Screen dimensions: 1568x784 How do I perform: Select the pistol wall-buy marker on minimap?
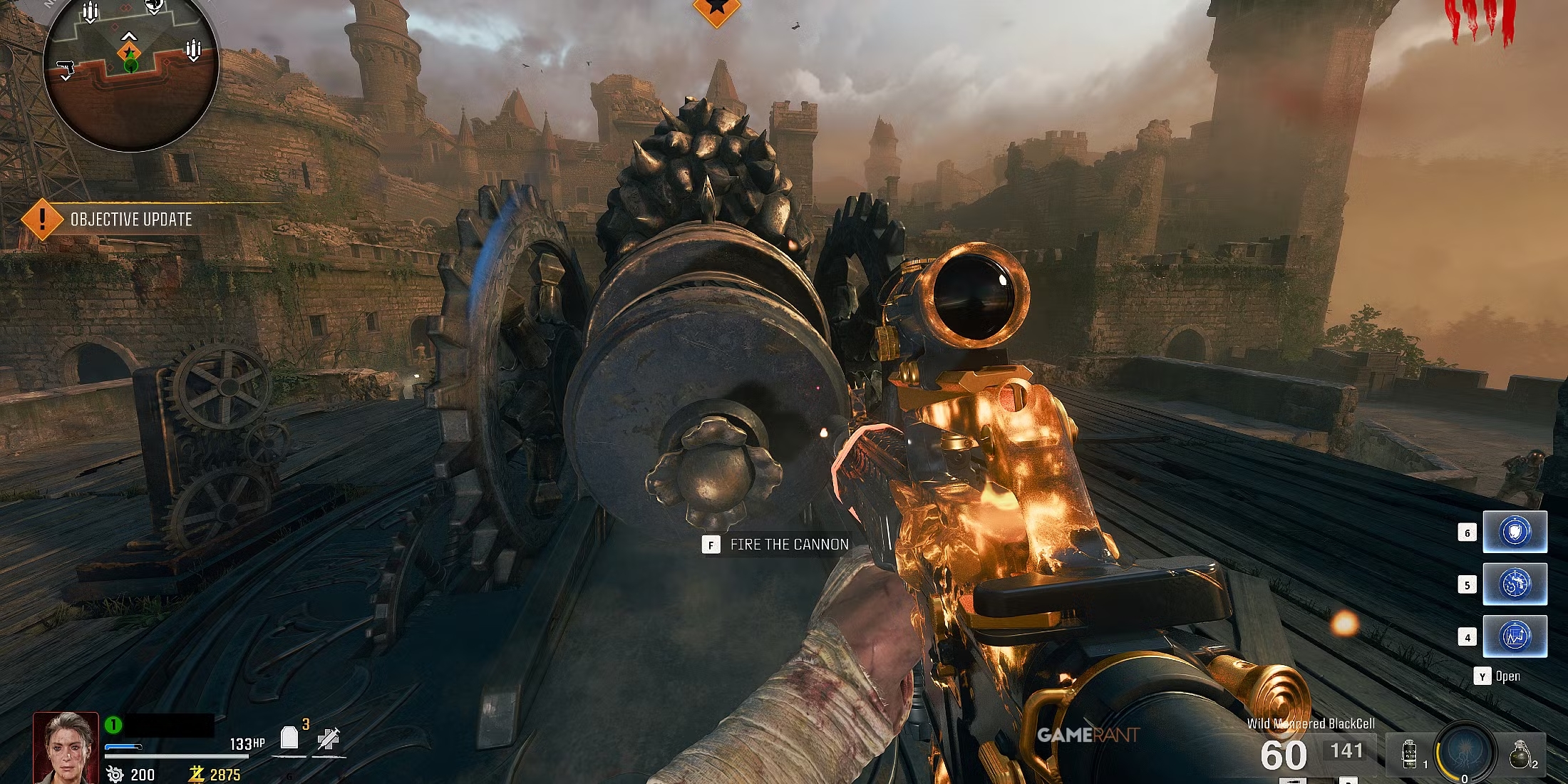pyautogui.click(x=66, y=68)
